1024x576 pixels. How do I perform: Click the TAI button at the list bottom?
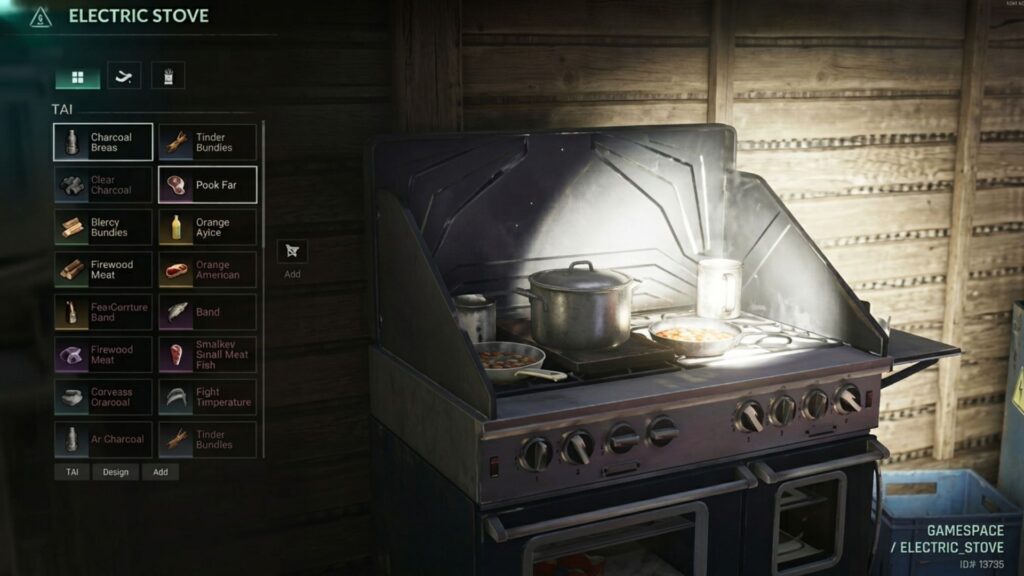pos(72,472)
